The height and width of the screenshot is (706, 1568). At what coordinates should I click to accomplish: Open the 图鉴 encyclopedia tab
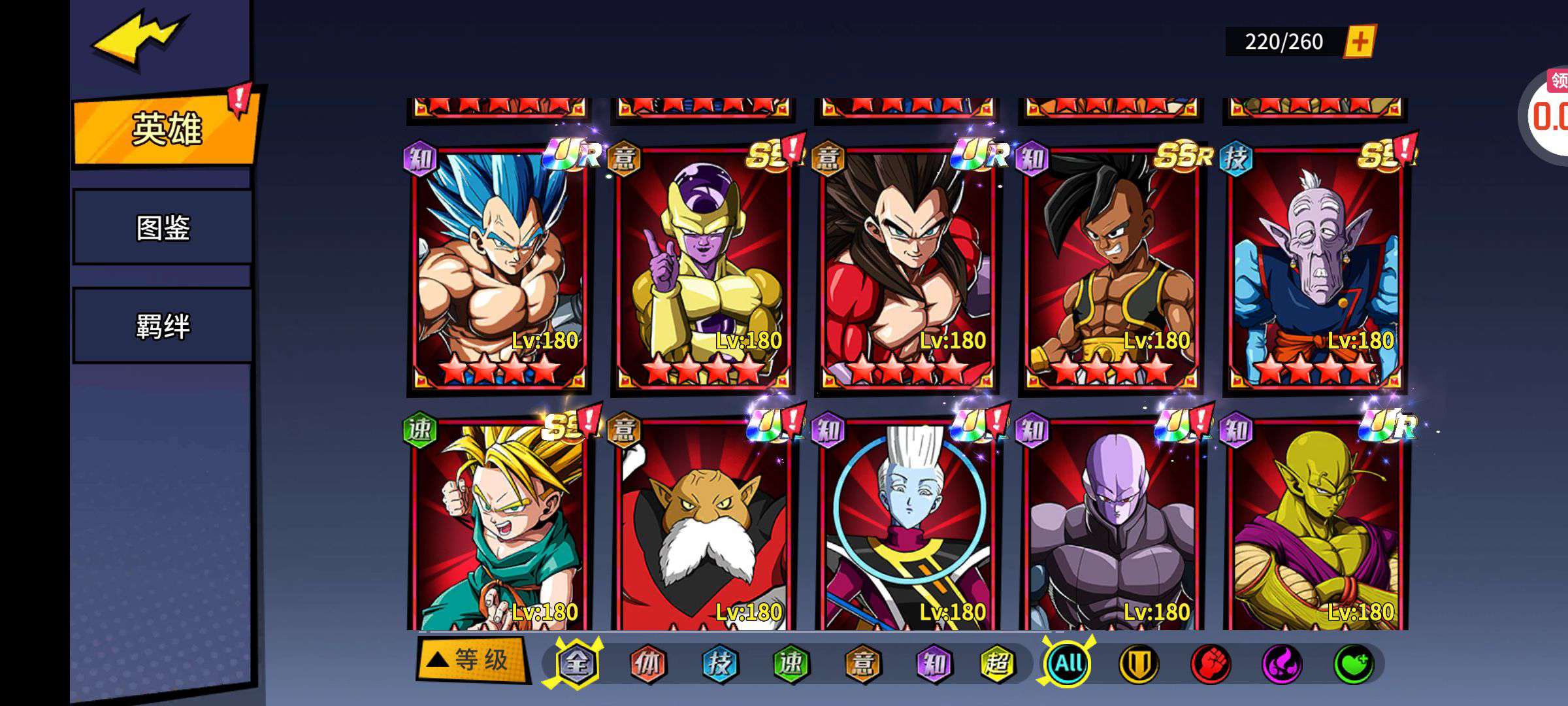[163, 227]
